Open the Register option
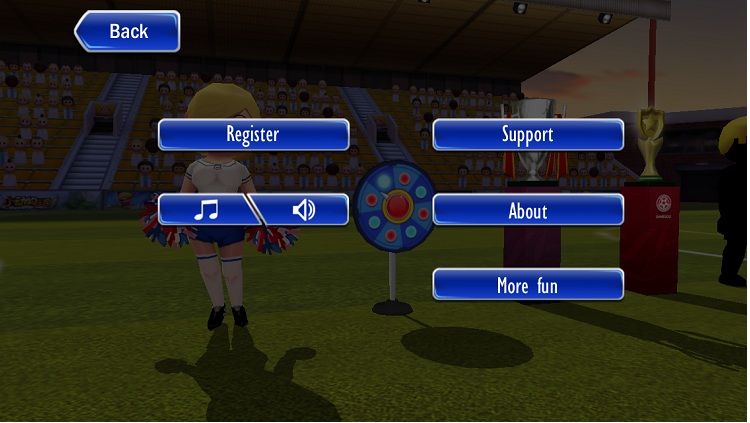750x423 pixels. coord(253,134)
